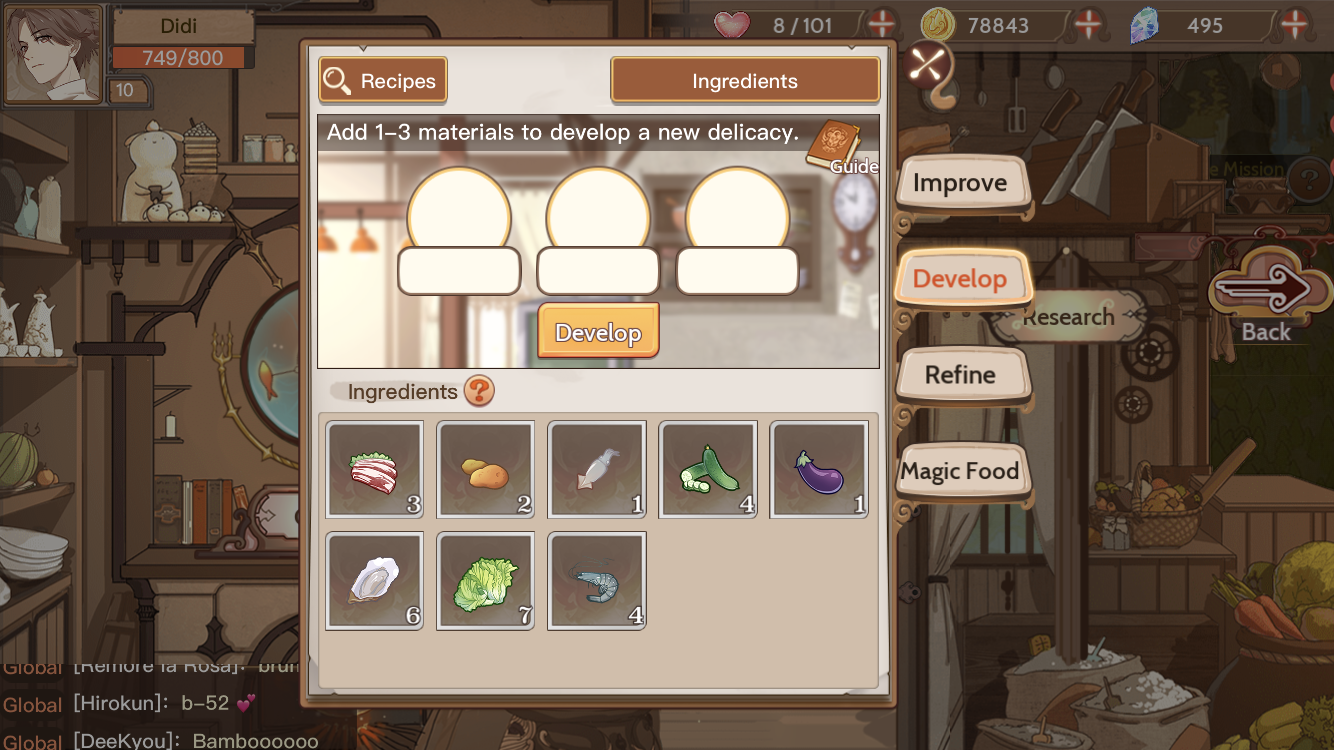Switch to the Ingredients tab

pyautogui.click(x=745, y=81)
